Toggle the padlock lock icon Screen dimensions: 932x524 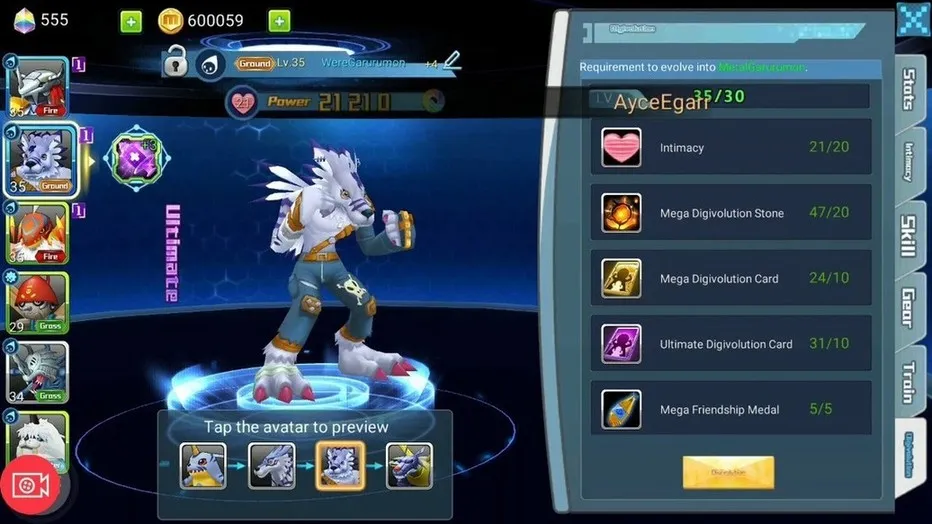pyautogui.click(x=176, y=61)
